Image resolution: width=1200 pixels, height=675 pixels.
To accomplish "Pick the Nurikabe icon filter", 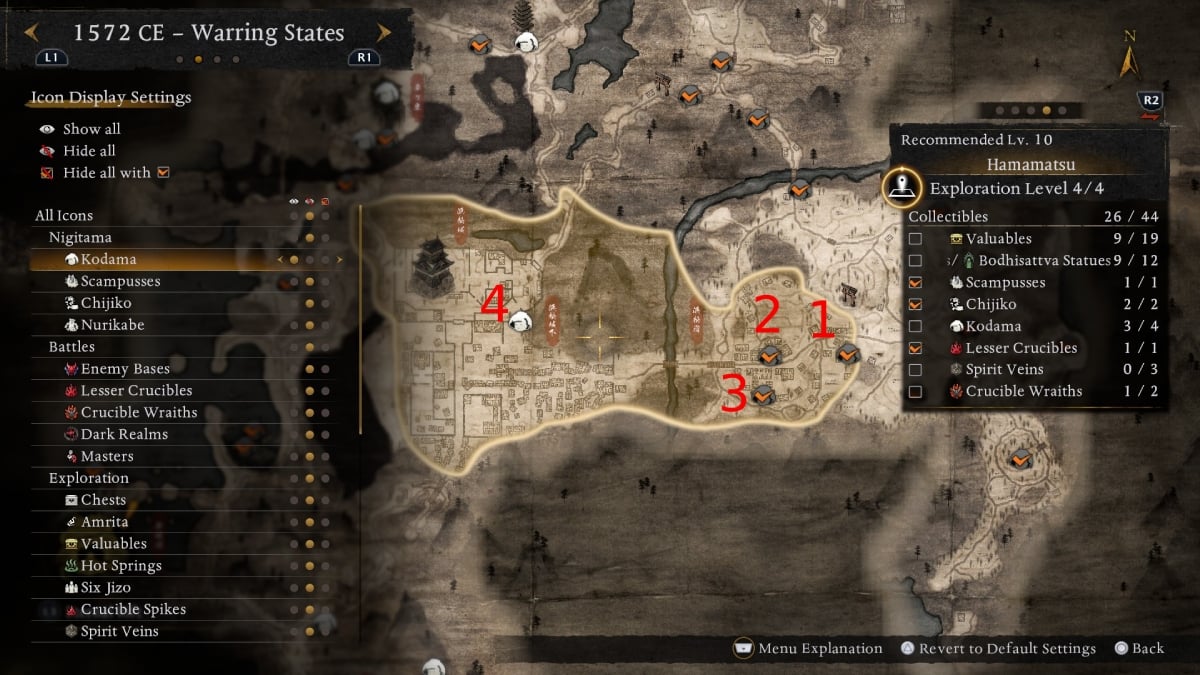I will click(116, 325).
